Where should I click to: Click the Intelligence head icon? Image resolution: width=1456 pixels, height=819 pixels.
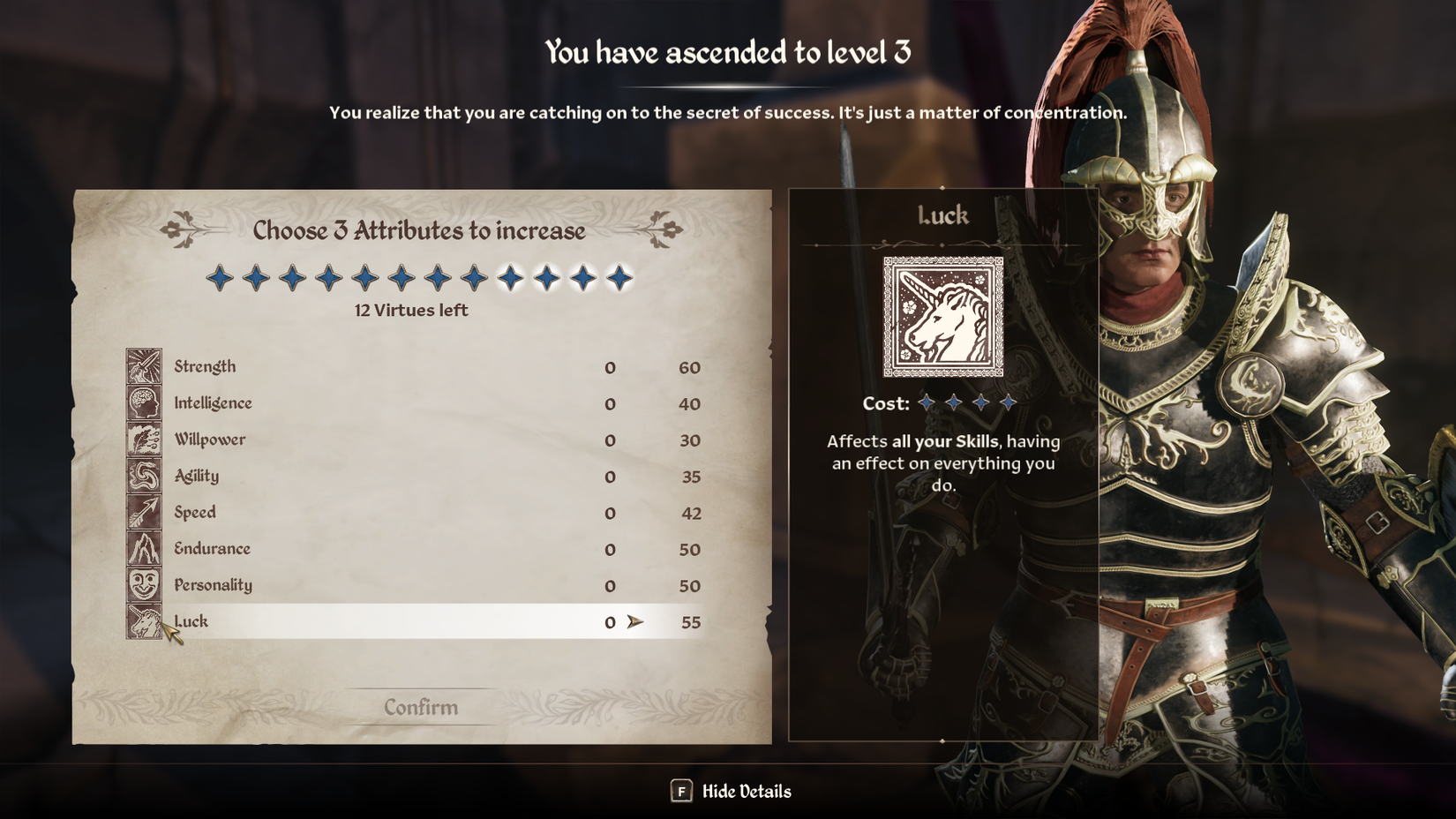tap(144, 402)
